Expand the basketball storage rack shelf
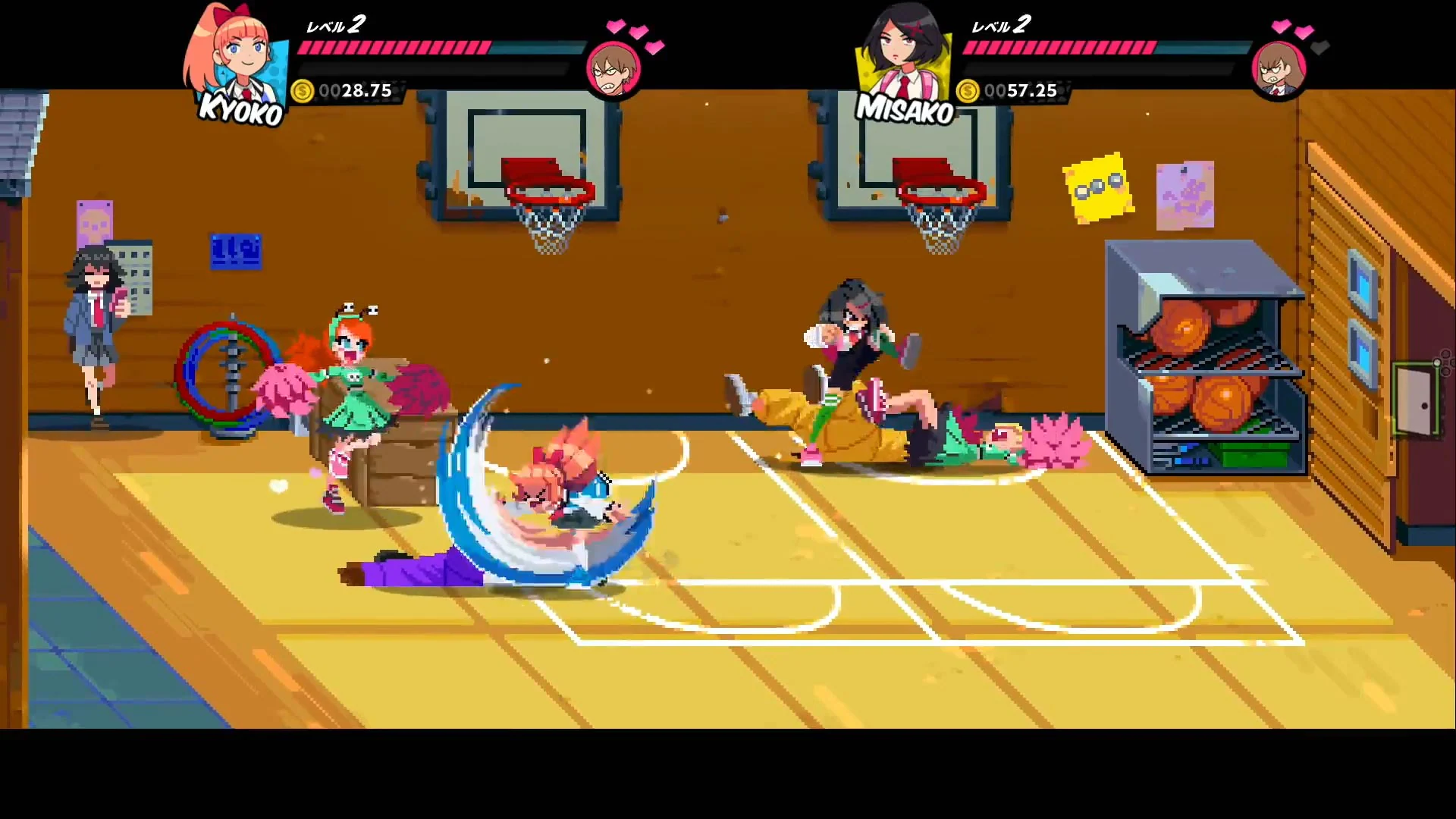 click(1206, 356)
